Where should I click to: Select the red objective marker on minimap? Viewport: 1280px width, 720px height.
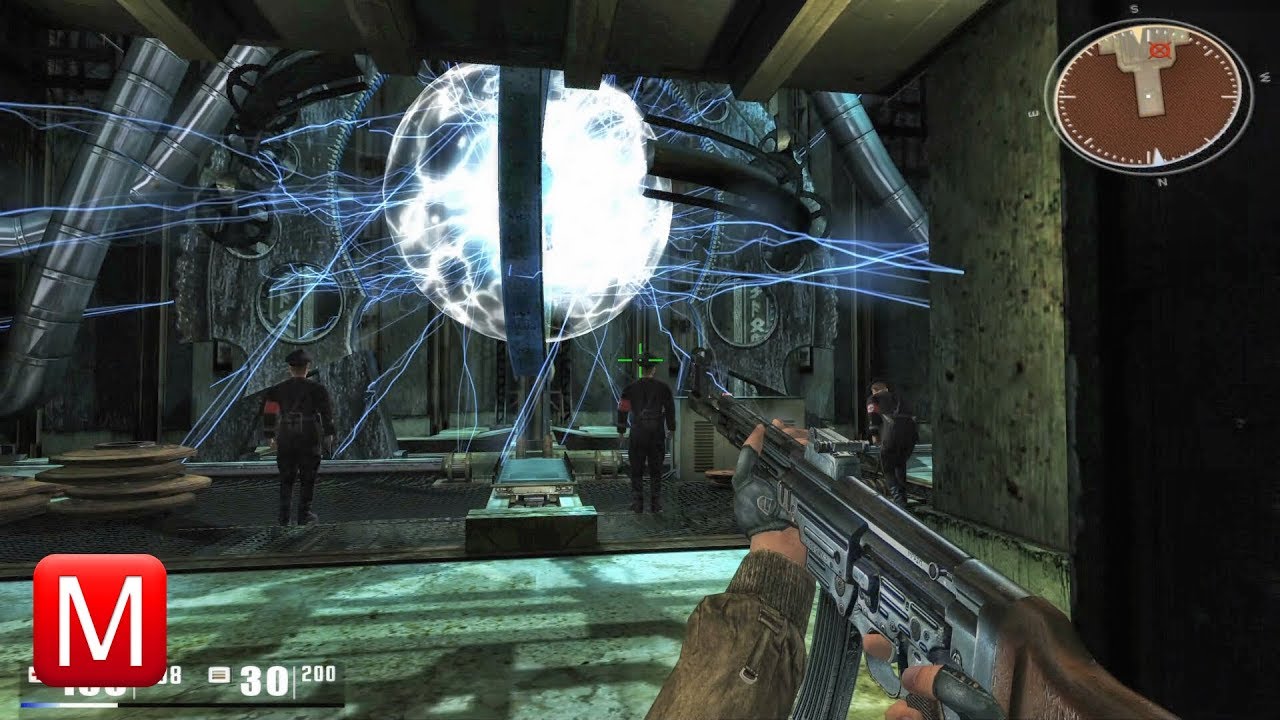(1160, 49)
